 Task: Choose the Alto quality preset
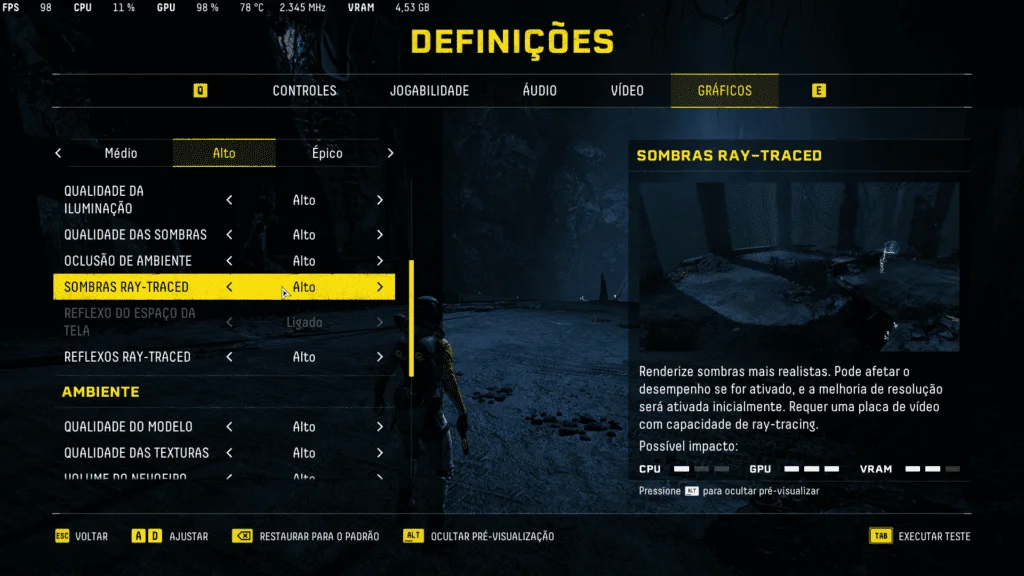click(x=224, y=153)
